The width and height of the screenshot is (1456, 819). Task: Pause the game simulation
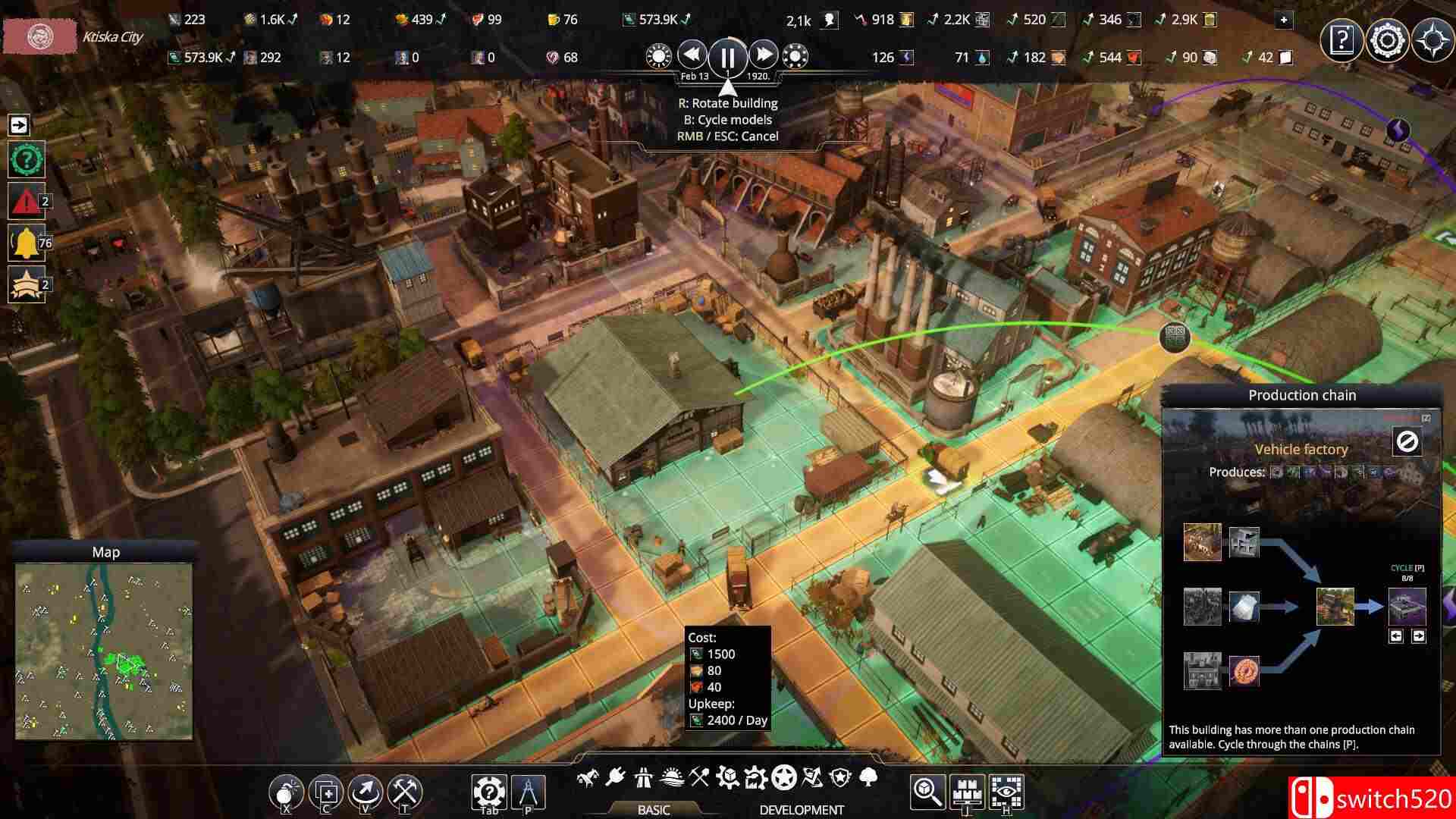click(726, 55)
